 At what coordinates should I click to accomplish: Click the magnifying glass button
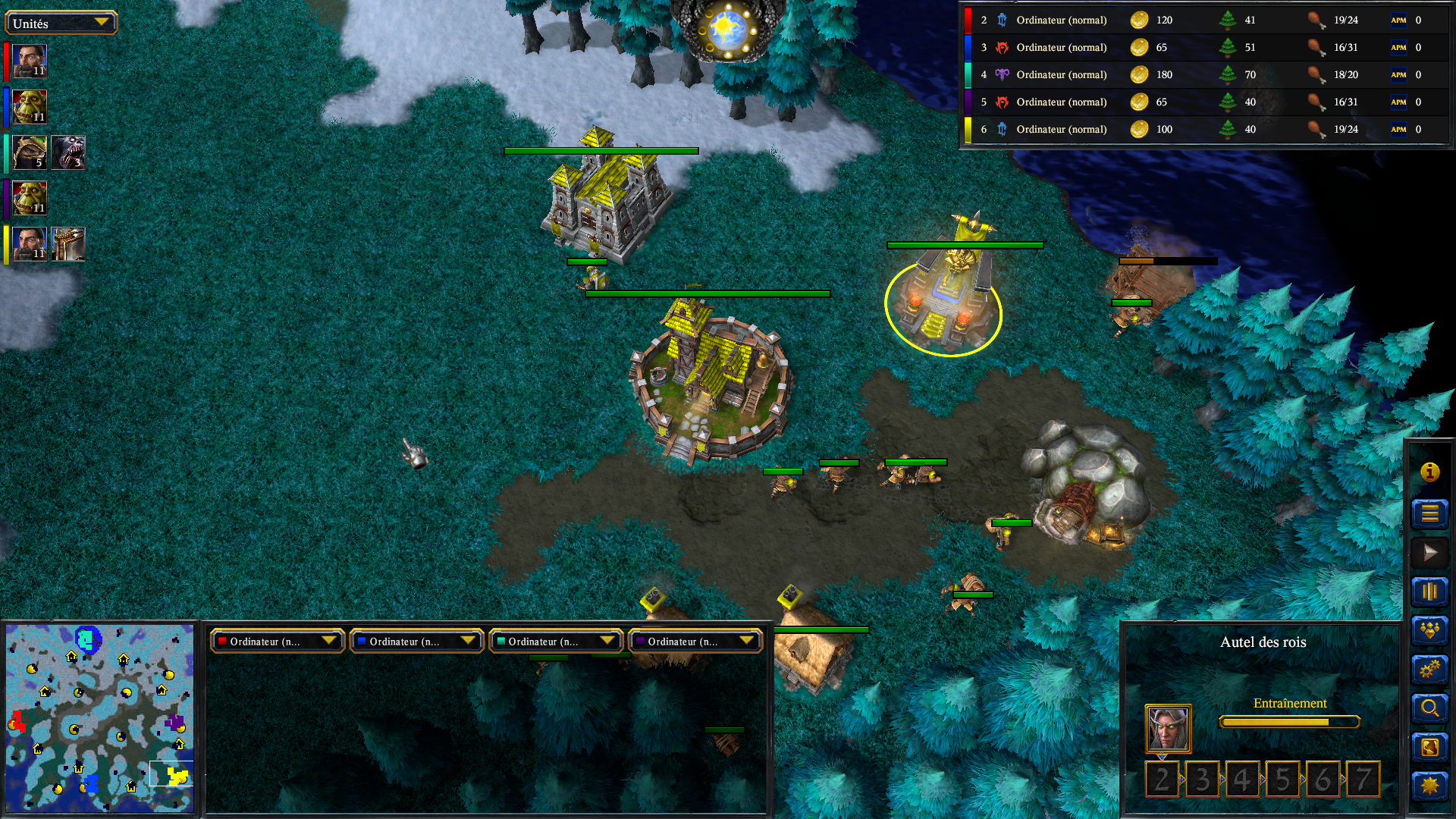1429,708
